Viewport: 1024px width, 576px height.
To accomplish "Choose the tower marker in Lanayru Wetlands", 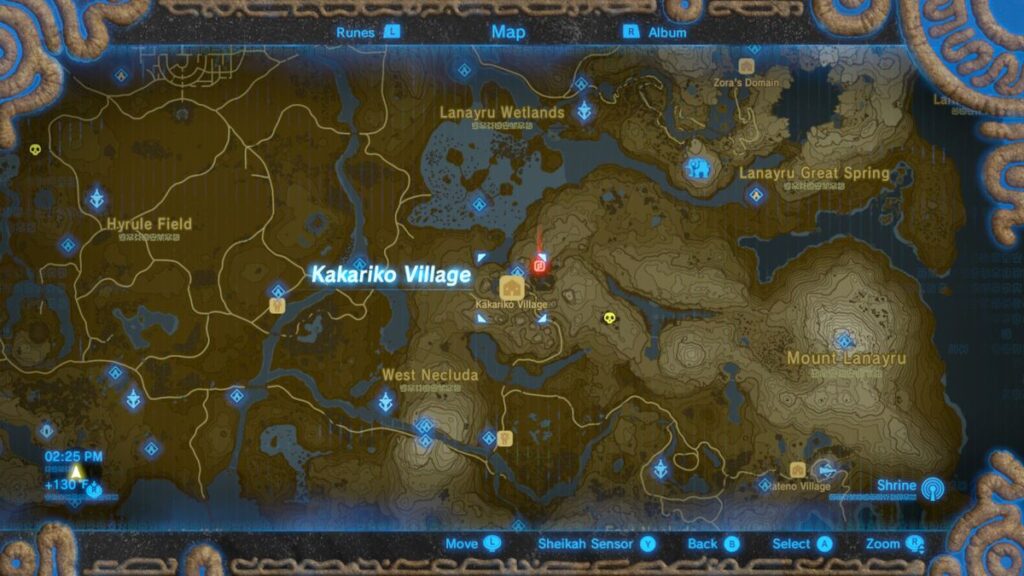I will tap(581, 111).
